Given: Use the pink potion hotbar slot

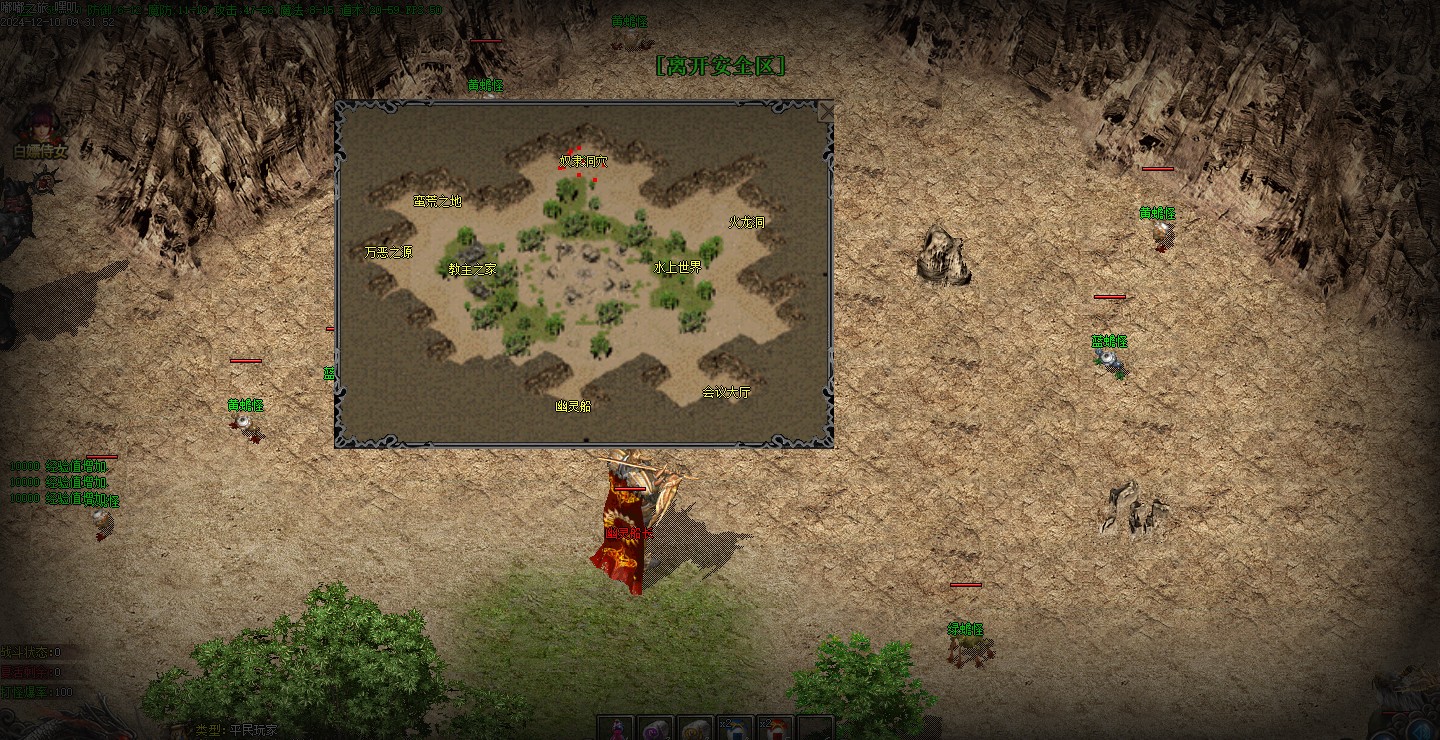Looking at the screenshot, I should click(616, 728).
